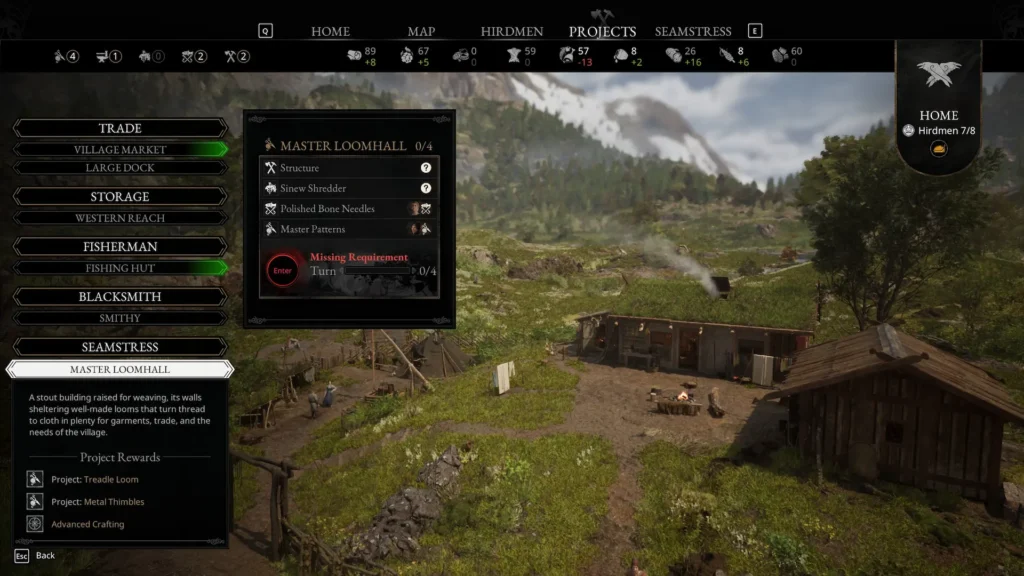Open the Western Reach storage project
Viewport: 1024px width, 576px height.
coord(120,218)
